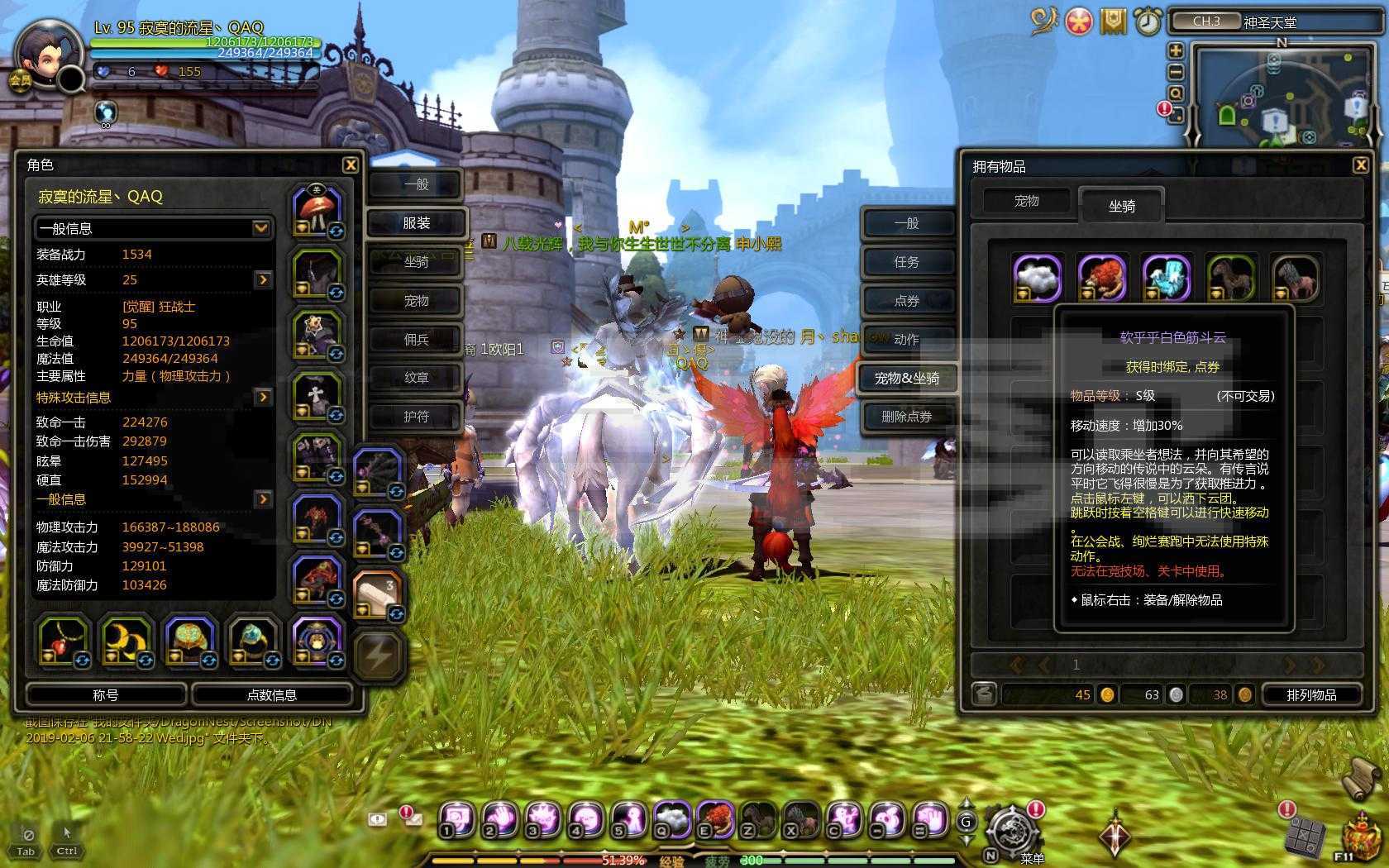
Task: Close the 拥有物品 inventory window
Action: [x=1360, y=165]
